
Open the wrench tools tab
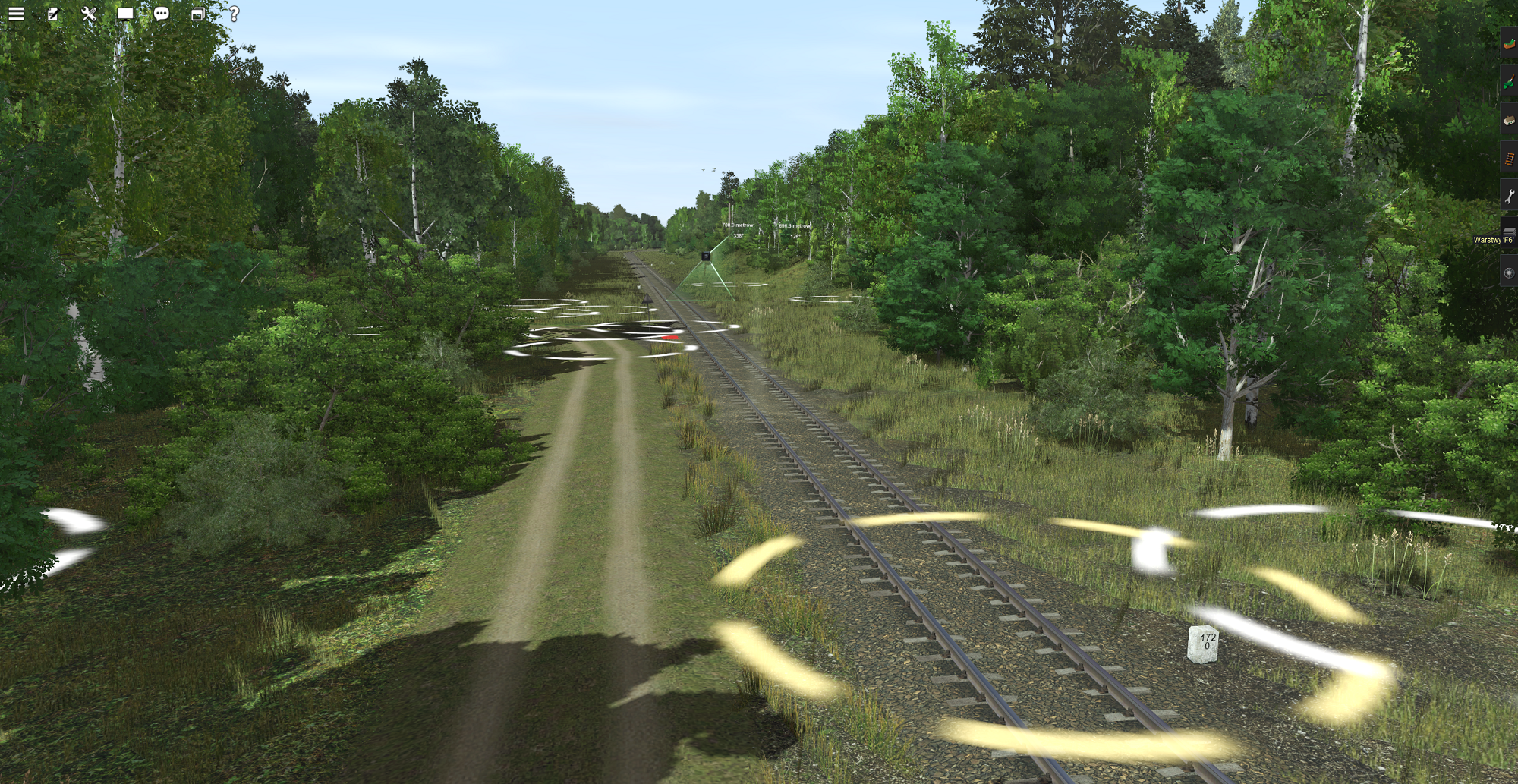point(1509,196)
